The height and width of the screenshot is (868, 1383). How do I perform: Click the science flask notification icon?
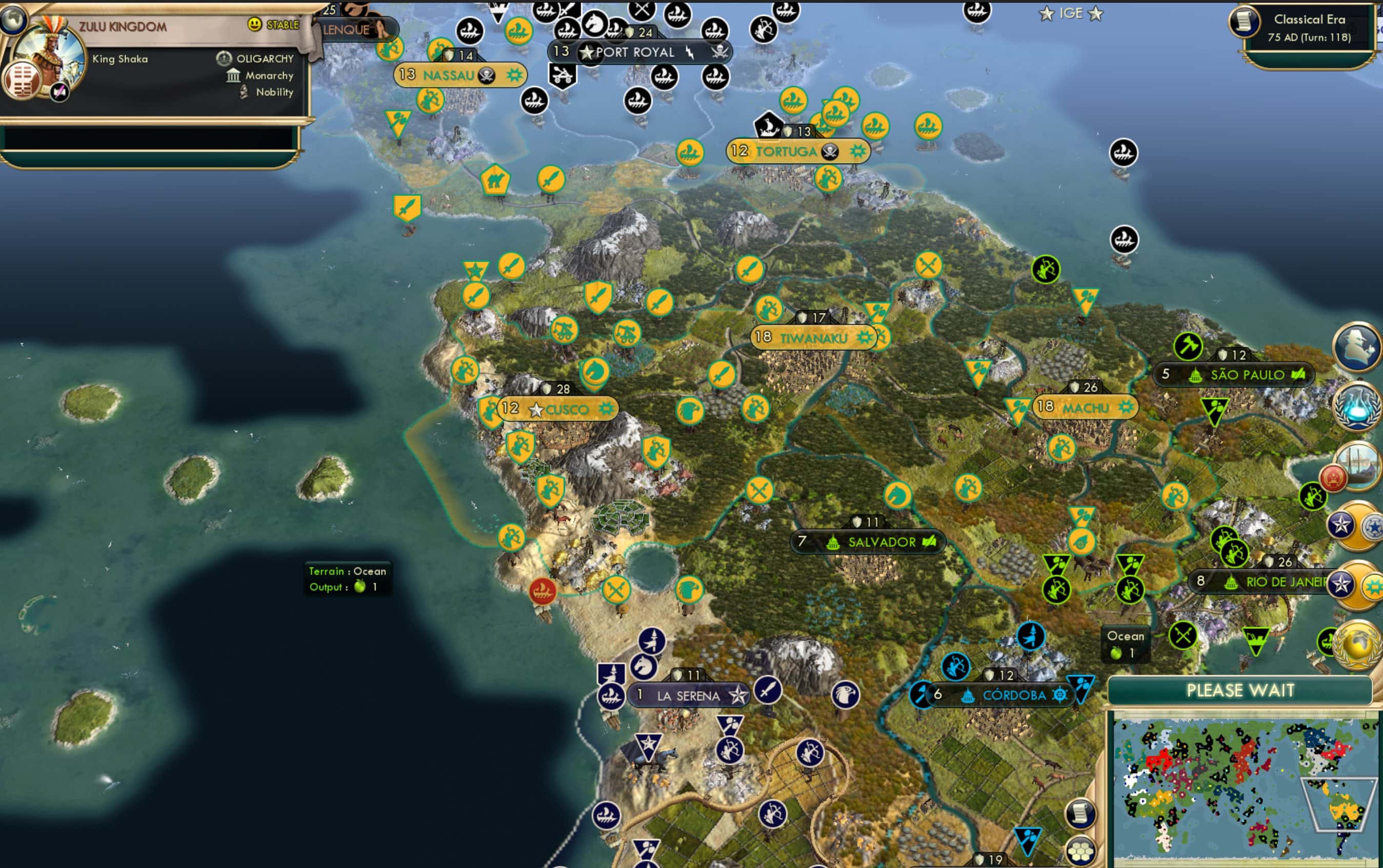[x=1358, y=407]
